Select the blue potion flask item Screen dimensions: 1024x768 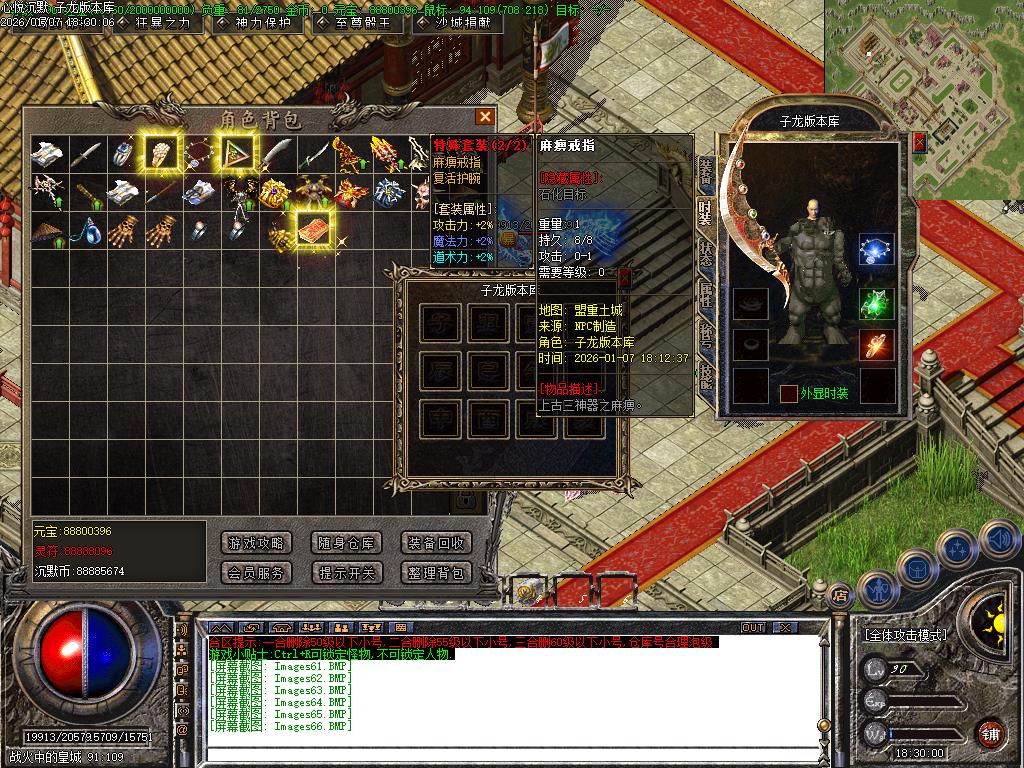91,229
